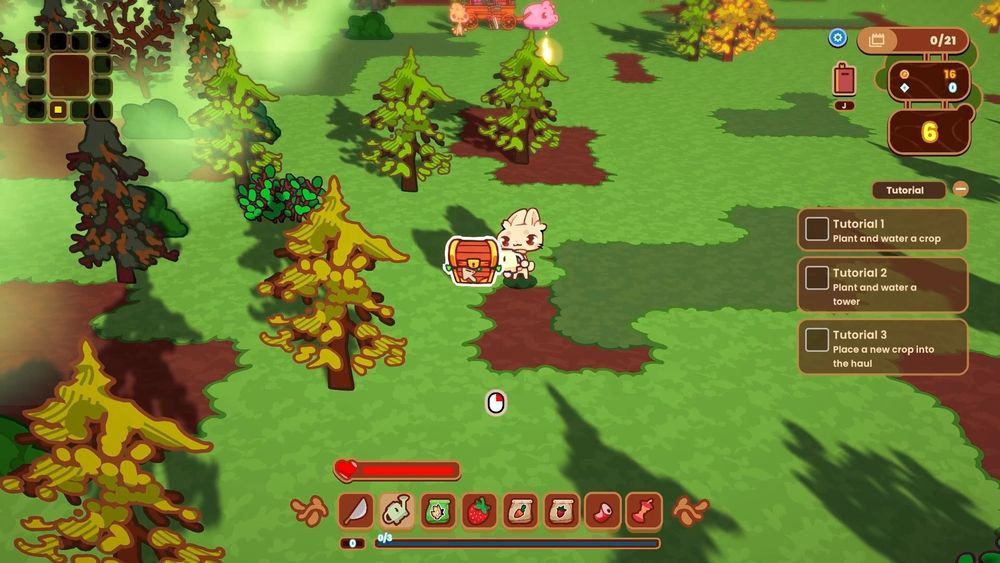1000x563 pixels.
Task: Click the yellow marker on the minimap grid
Action: [58, 109]
